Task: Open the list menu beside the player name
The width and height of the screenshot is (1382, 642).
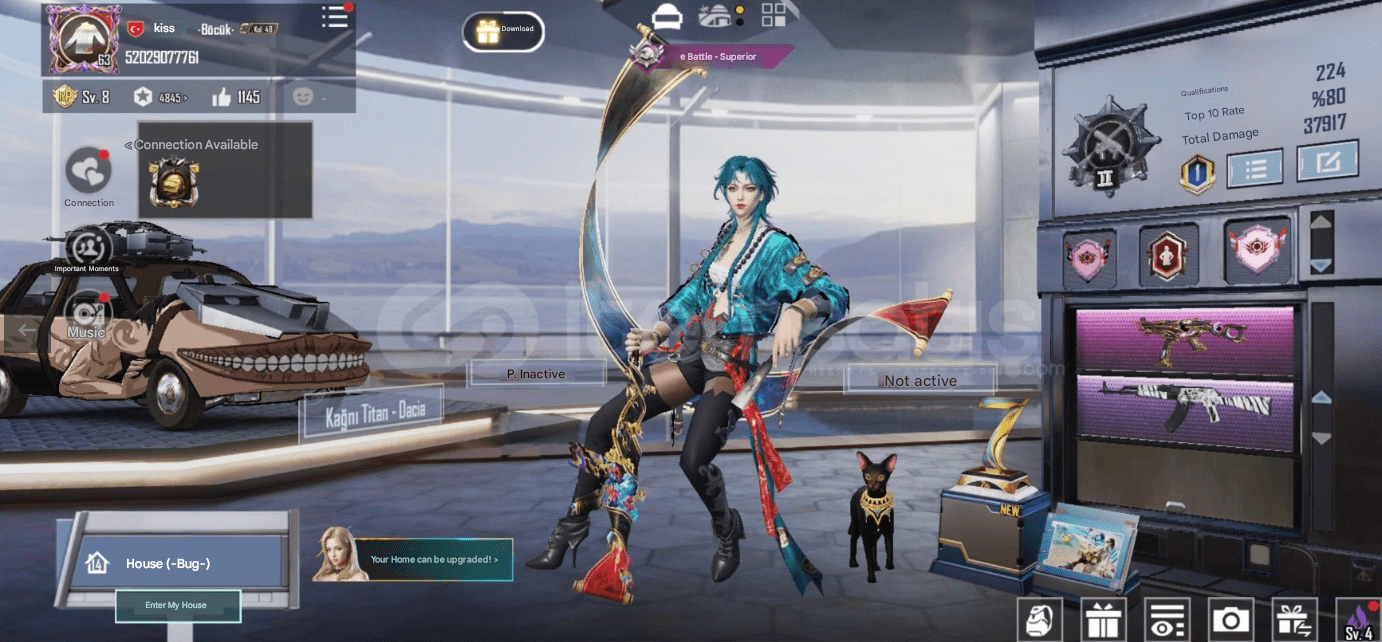Action: (335, 17)
